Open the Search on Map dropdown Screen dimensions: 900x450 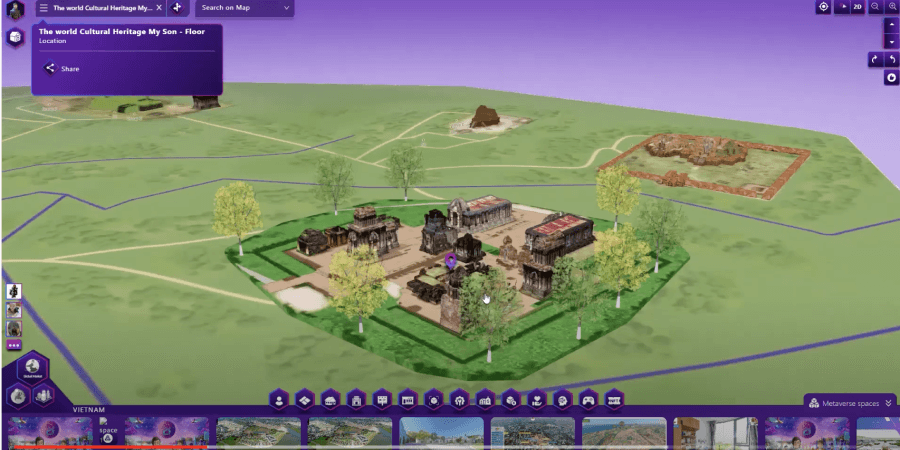pos(244,8)
